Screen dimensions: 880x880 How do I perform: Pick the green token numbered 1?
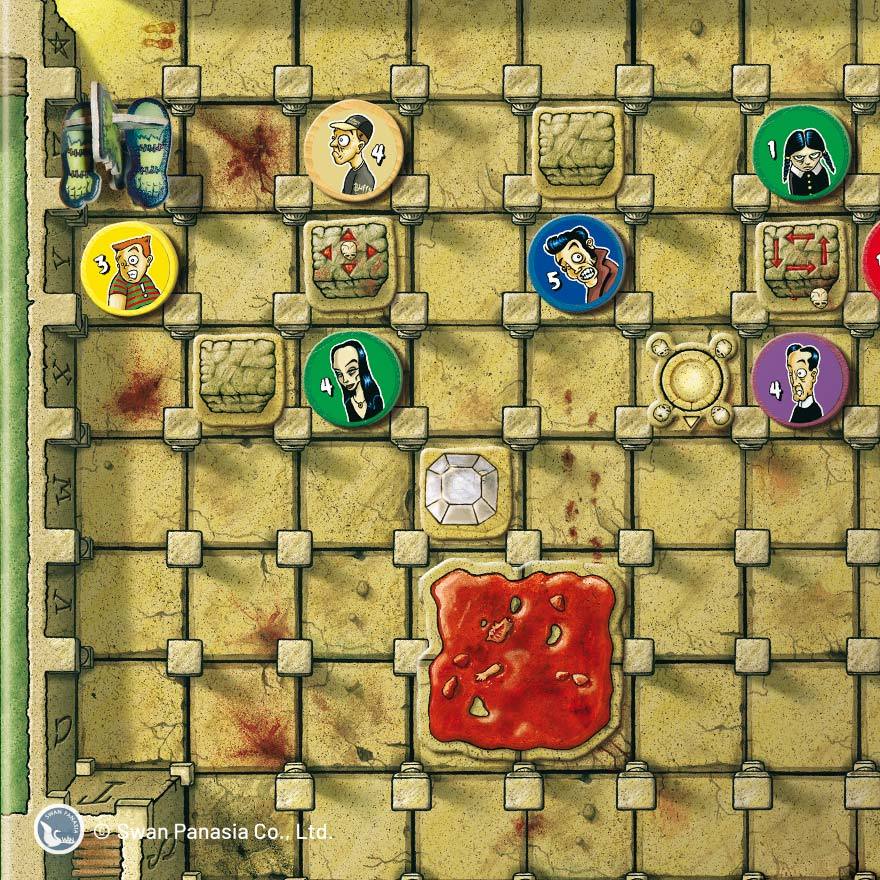click(801, 154)
